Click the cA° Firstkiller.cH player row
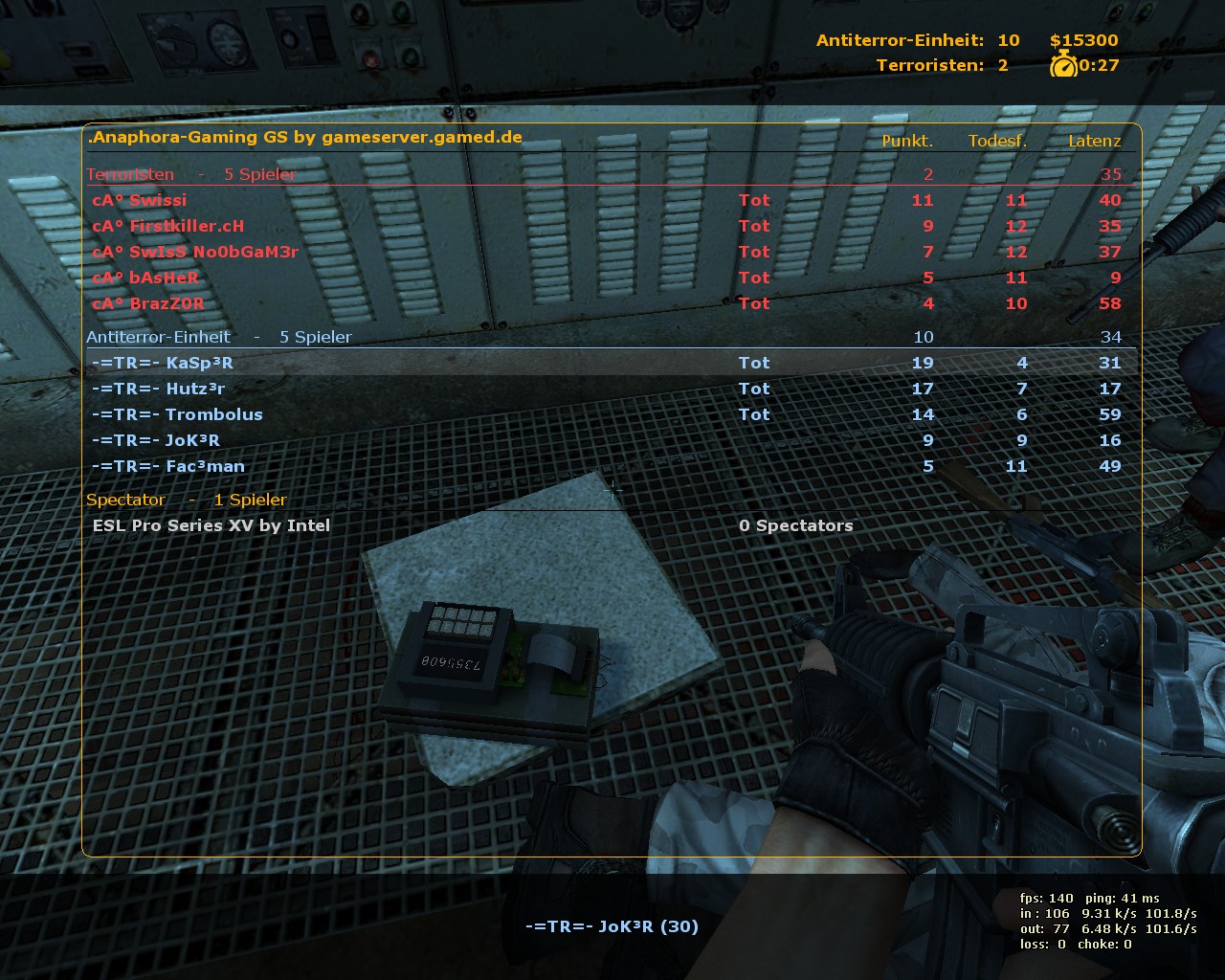1225x980 pixels. (168, 226)
